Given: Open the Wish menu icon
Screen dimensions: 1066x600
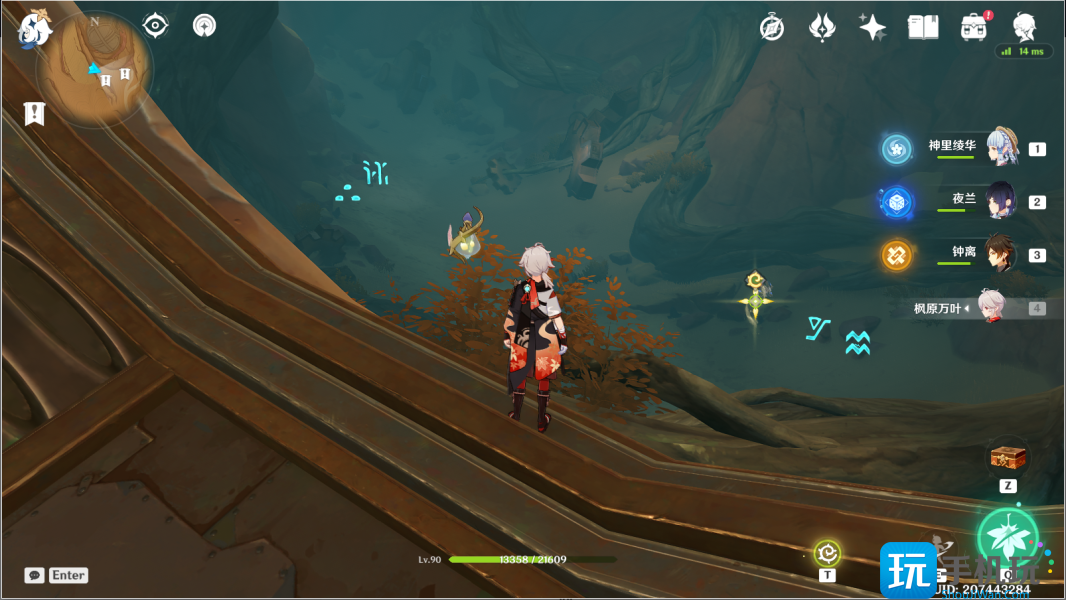Looking at the screenshot, I should pos(822,27).
